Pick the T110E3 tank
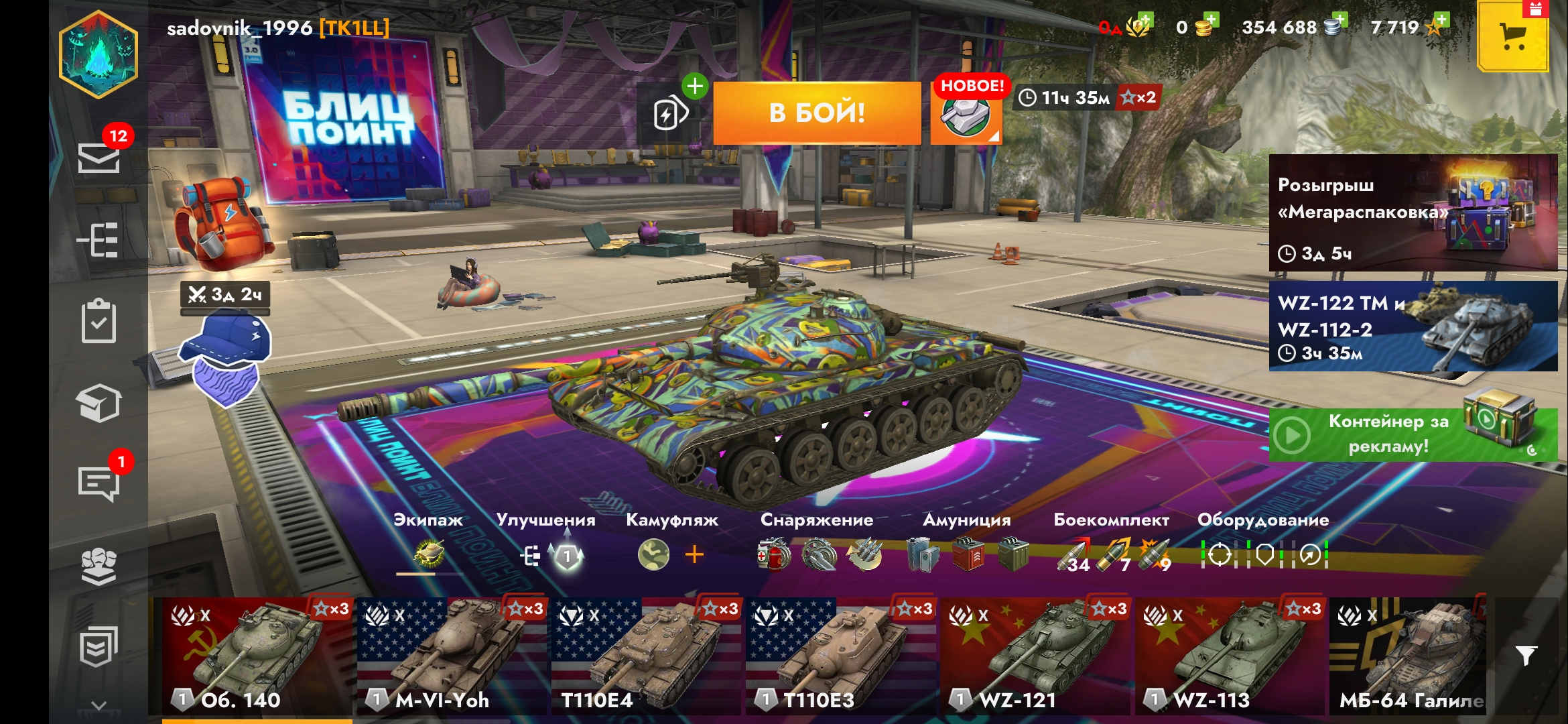This screenshot has height=724, width=1568. [x=840, y=656]
